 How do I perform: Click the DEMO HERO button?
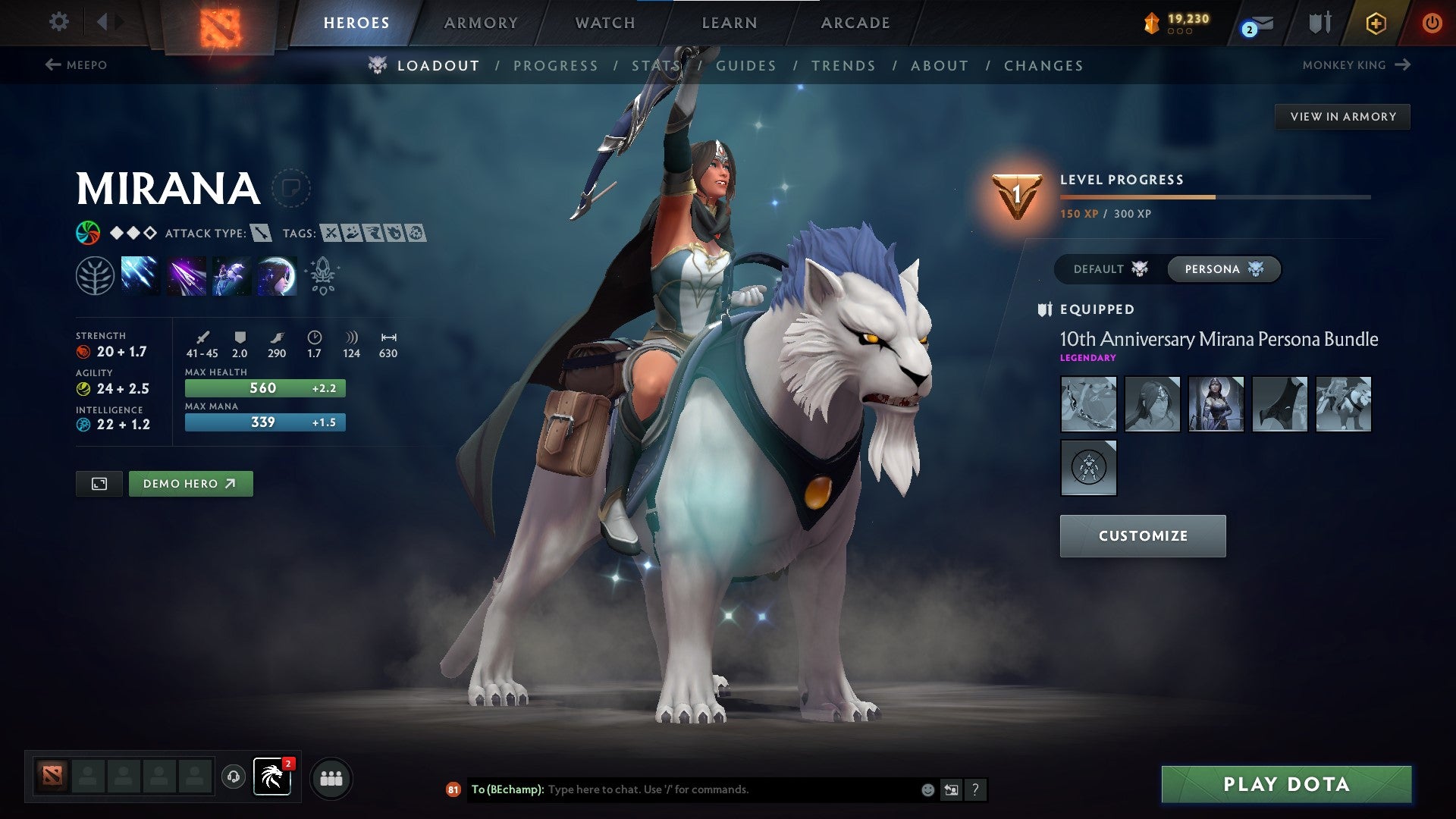[x=191, y=483]
